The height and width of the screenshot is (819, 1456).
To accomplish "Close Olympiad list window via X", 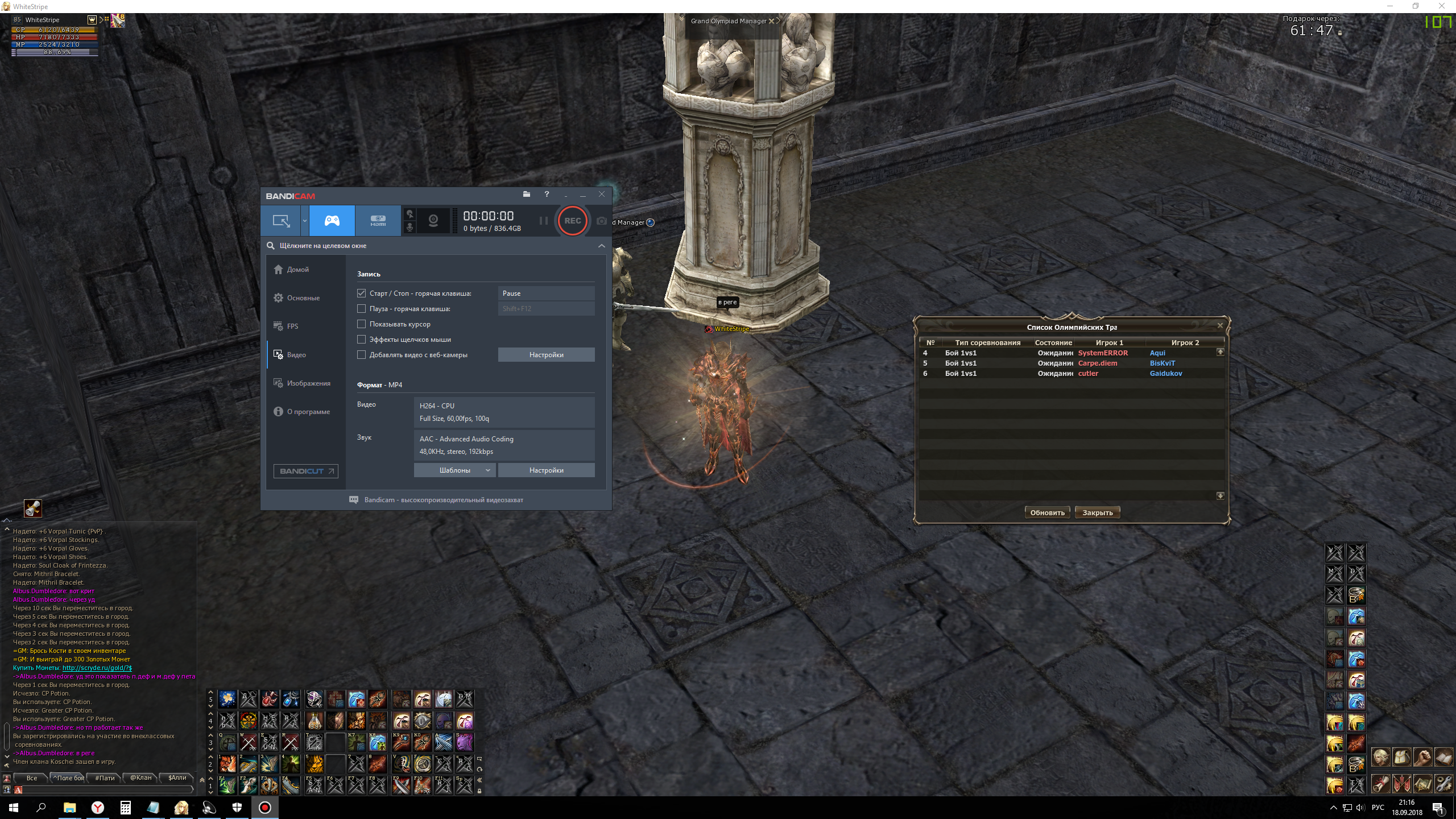I will click(1219, 325).
